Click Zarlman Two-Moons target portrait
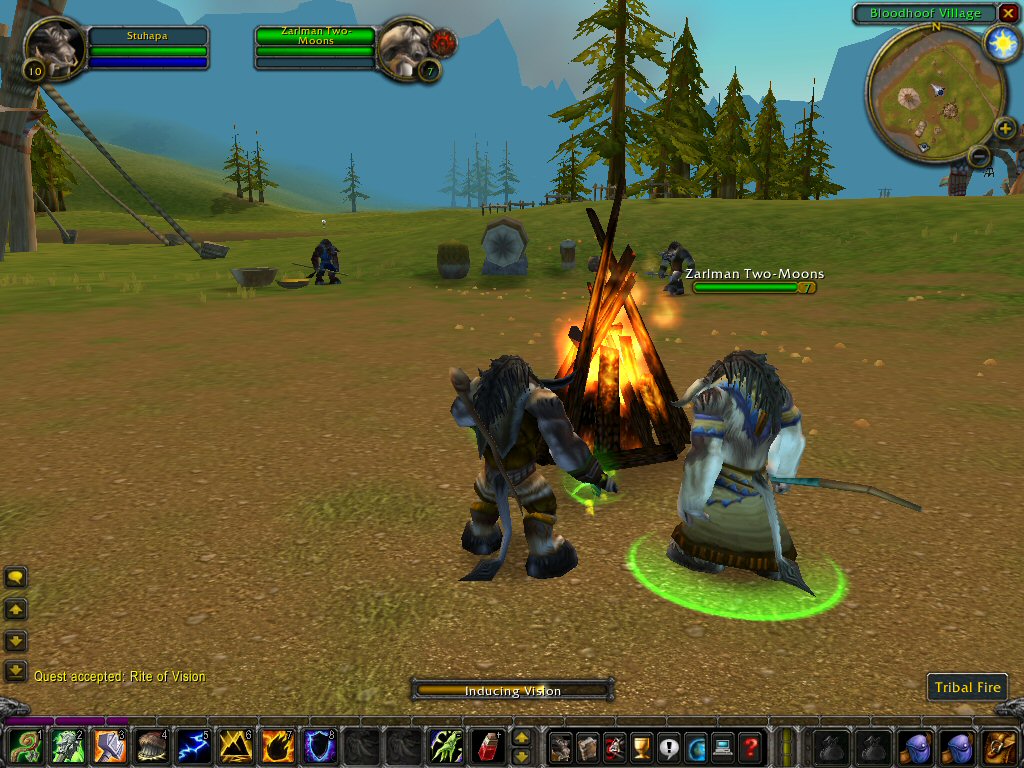 pos(405,46)
